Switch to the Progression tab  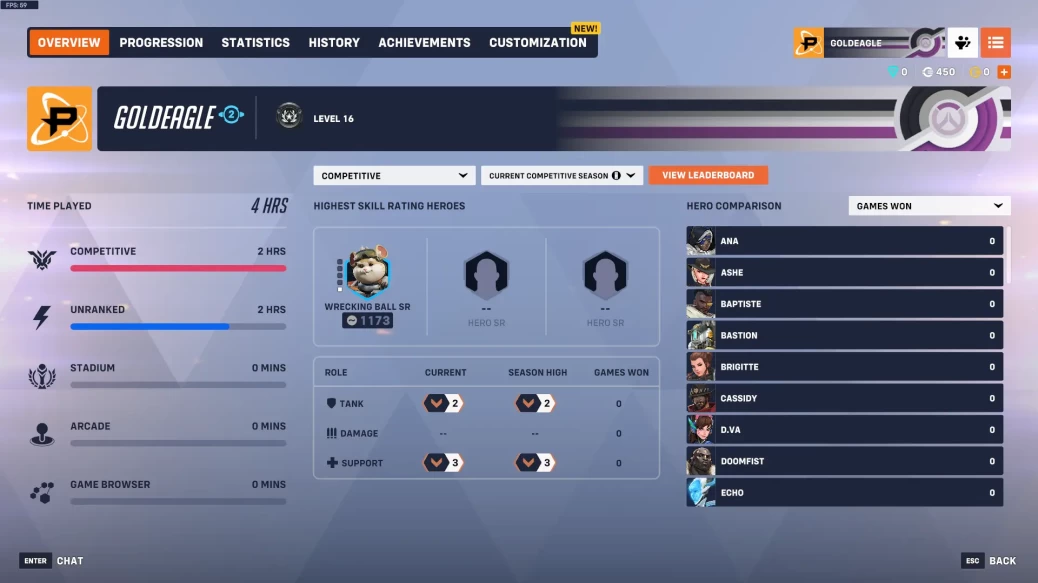tap(161, 42)
